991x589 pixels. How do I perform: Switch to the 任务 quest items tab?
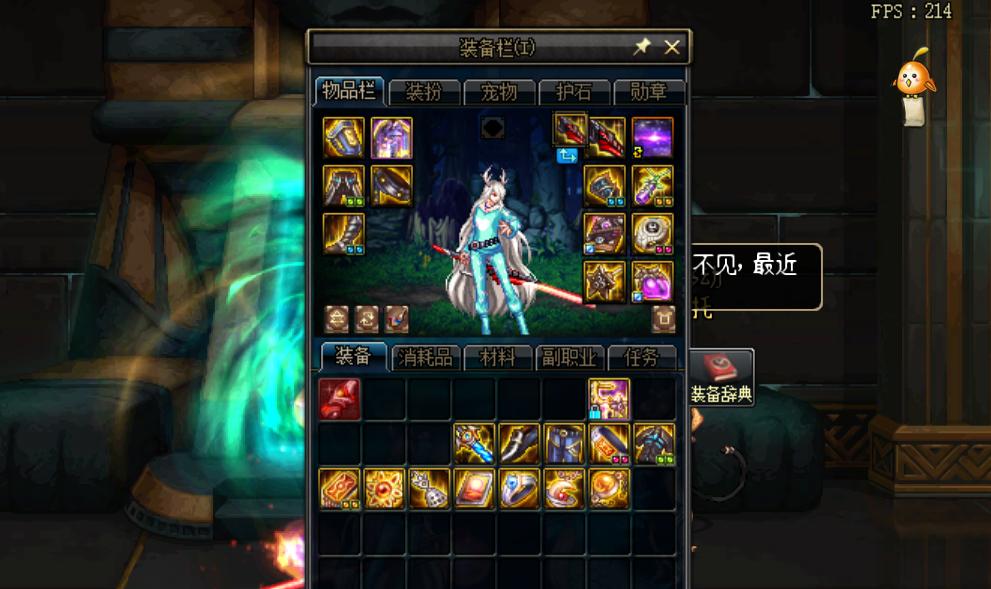641,358
